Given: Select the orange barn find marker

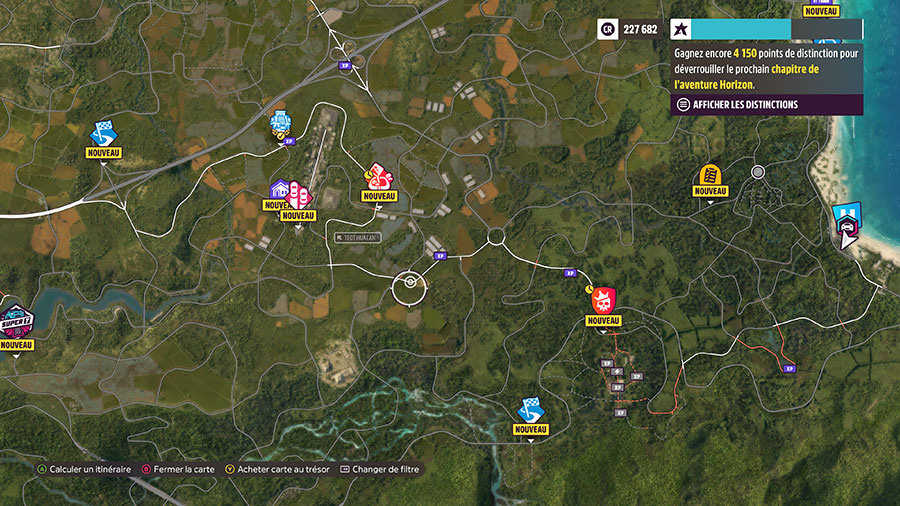Looking at the screenshot, I should [x=710, y=174].
